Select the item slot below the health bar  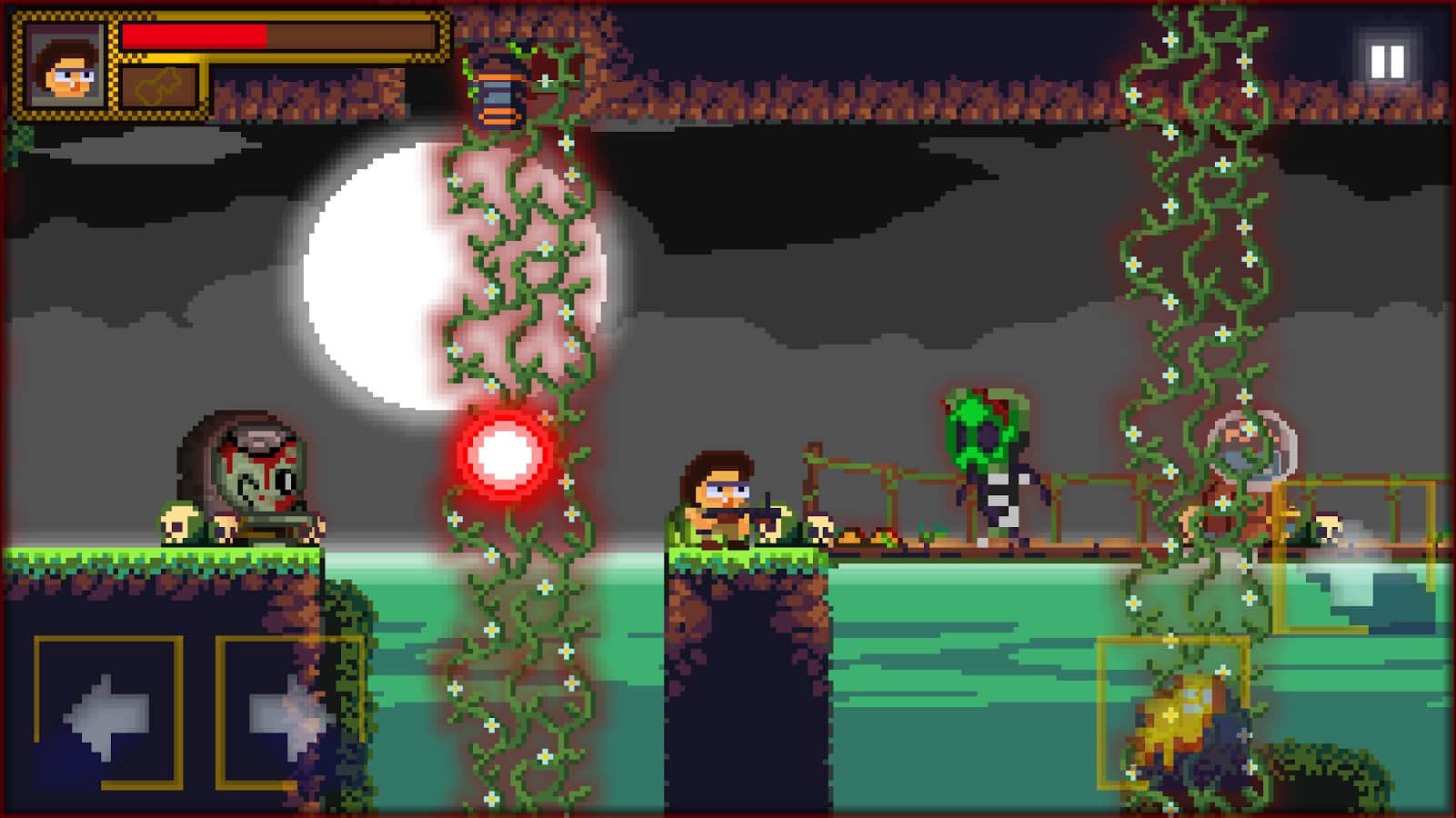tap(159, 88)
